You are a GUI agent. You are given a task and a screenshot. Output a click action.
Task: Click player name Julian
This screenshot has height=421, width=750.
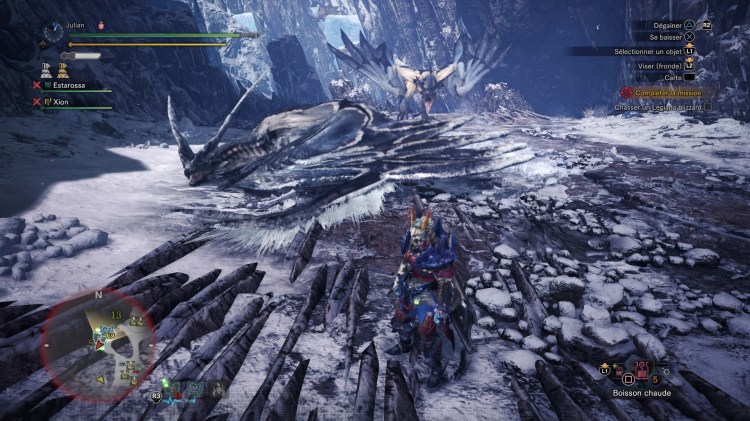(x=75, y=23)
